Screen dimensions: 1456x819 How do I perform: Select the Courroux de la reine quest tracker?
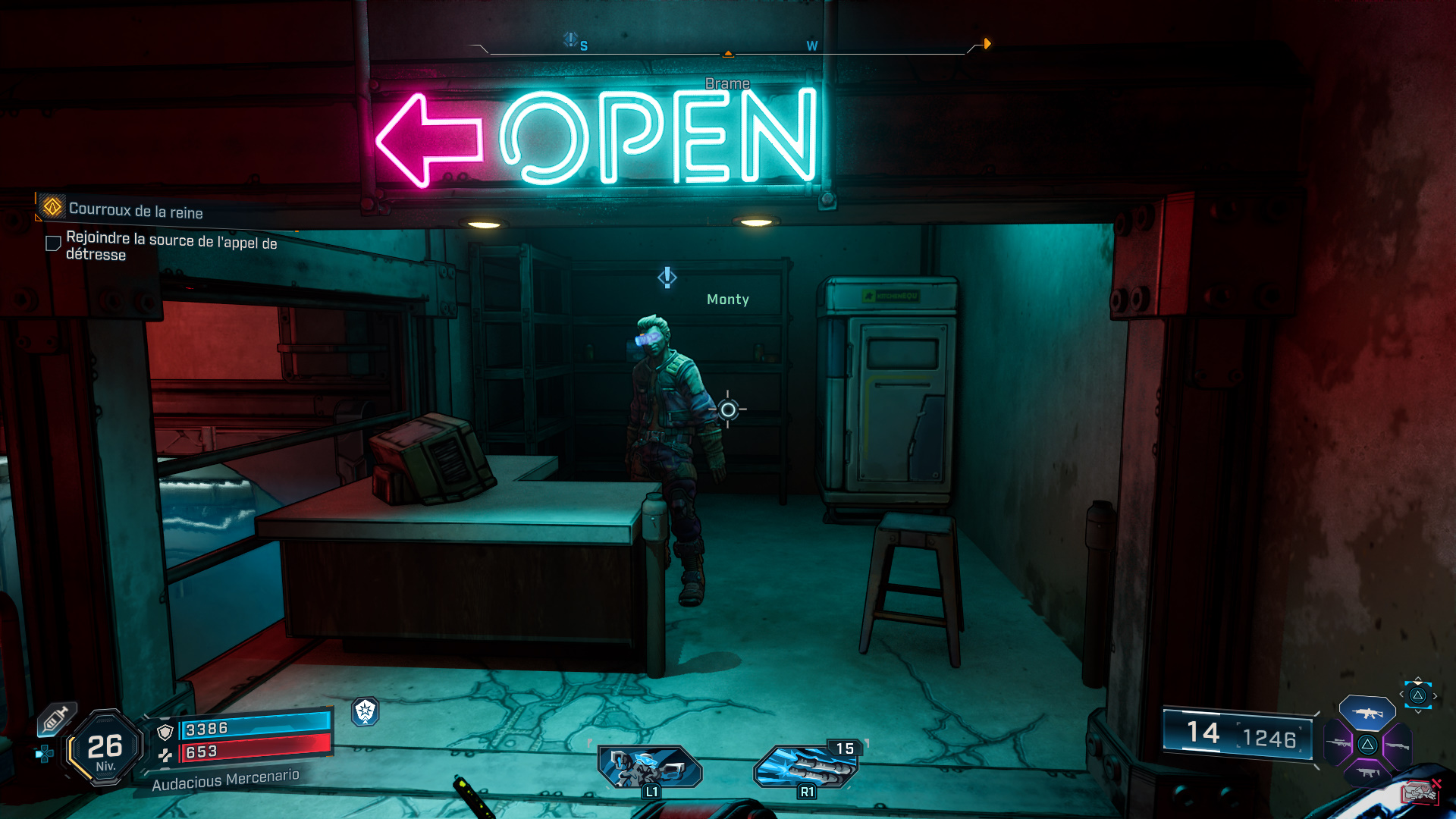[135, 210]
